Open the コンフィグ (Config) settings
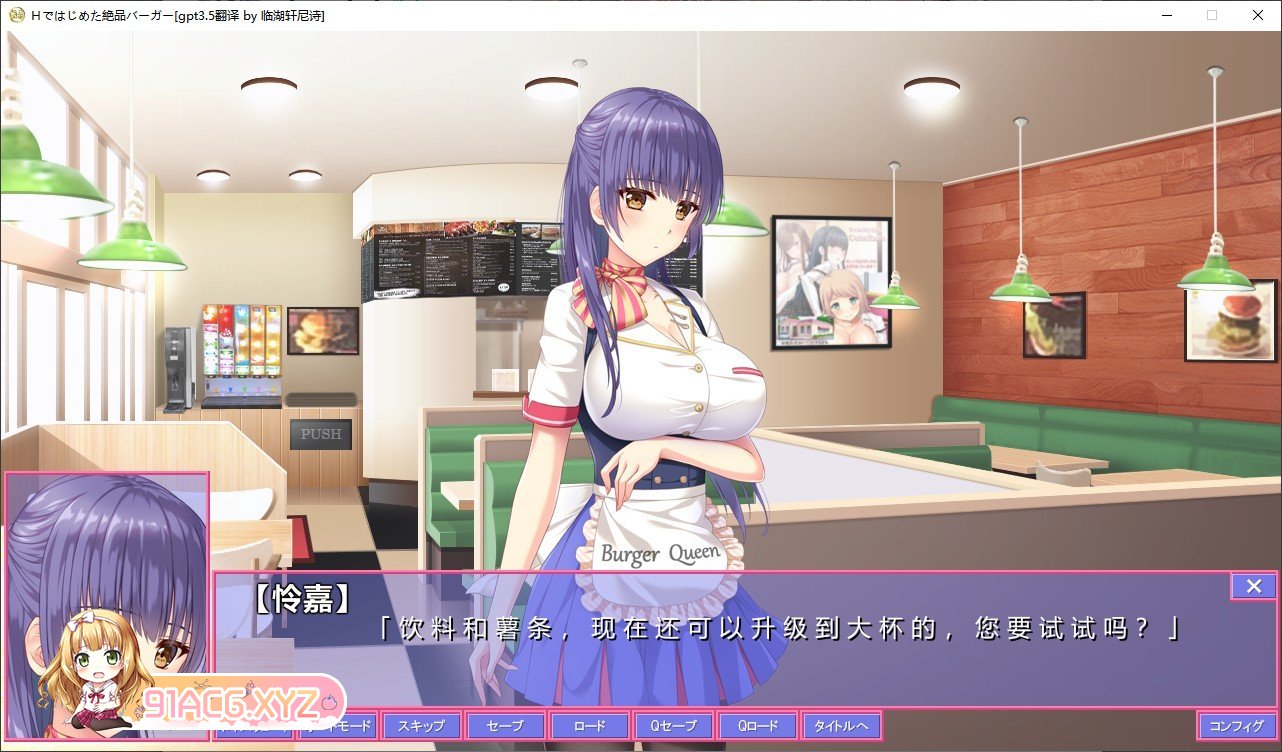The image size is (1282, 752). click(x=1237, y=726)
